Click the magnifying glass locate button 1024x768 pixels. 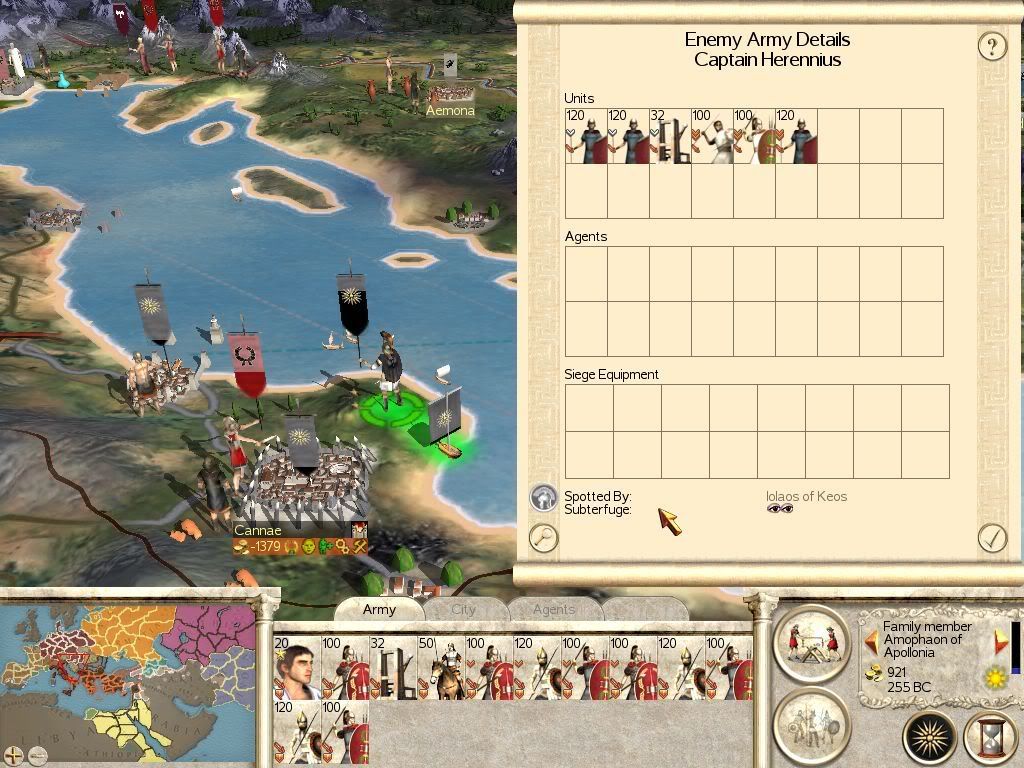click(x=543, y=538)
